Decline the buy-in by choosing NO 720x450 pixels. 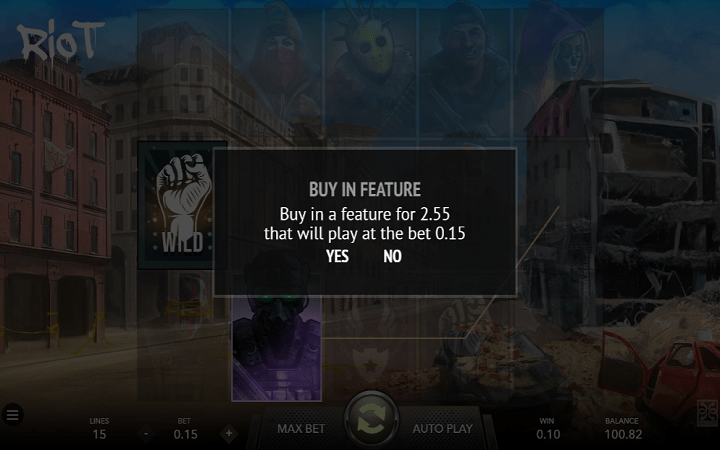point(392,256)
